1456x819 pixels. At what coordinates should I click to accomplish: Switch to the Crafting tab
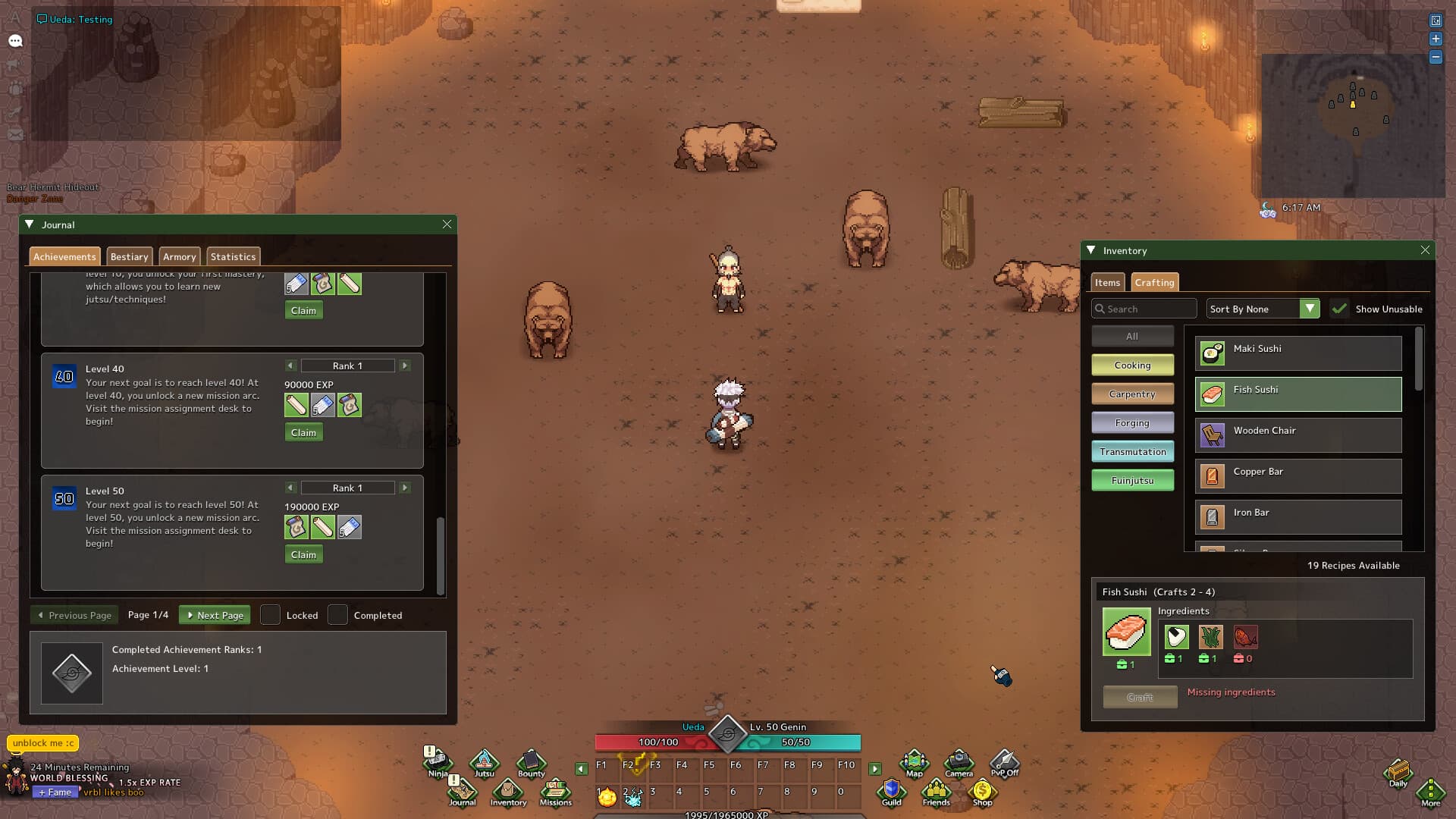1154,282
